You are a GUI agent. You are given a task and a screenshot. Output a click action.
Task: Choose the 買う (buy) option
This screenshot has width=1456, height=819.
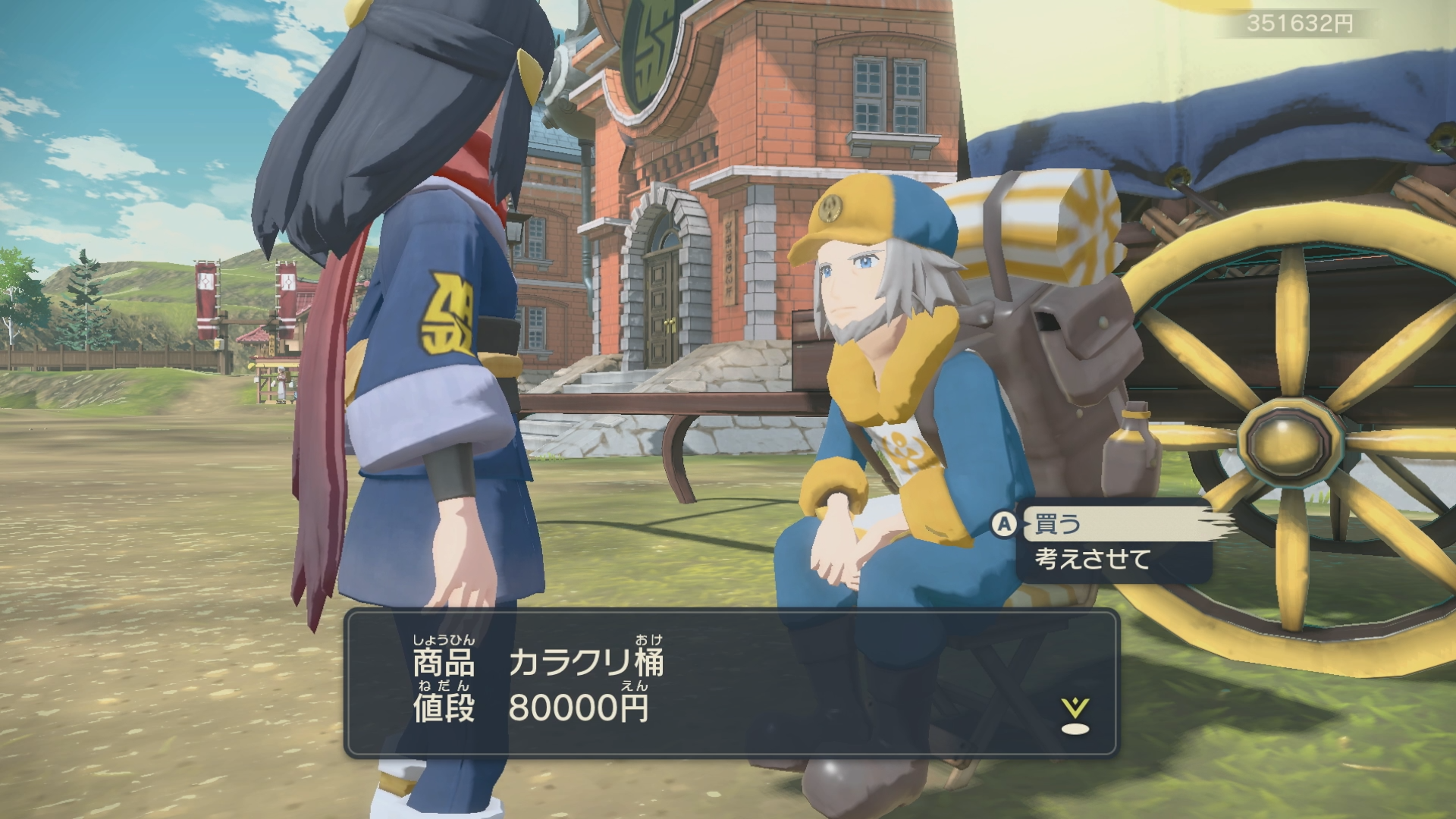(x=1059, y=524)
